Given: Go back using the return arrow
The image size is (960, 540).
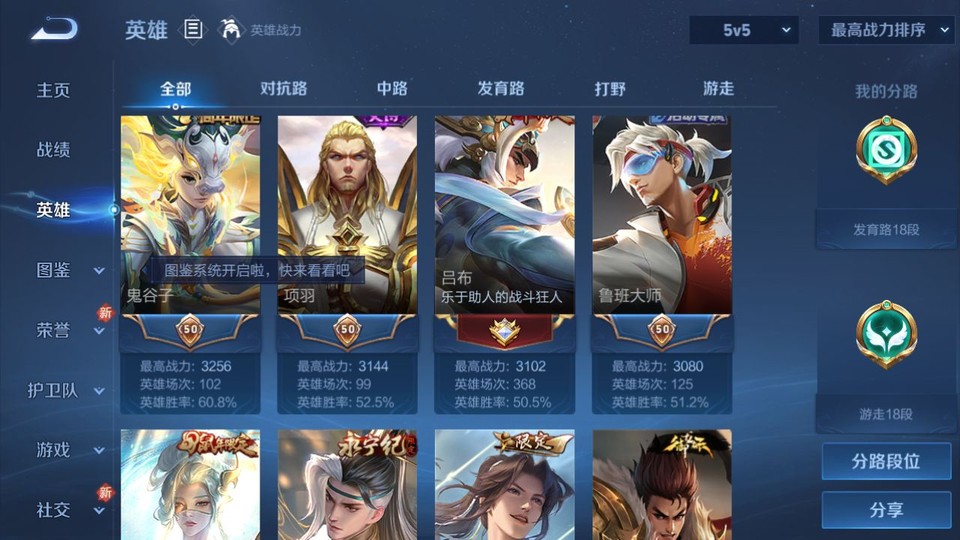Looking at the screenshot, I should [x=54, y=30].
